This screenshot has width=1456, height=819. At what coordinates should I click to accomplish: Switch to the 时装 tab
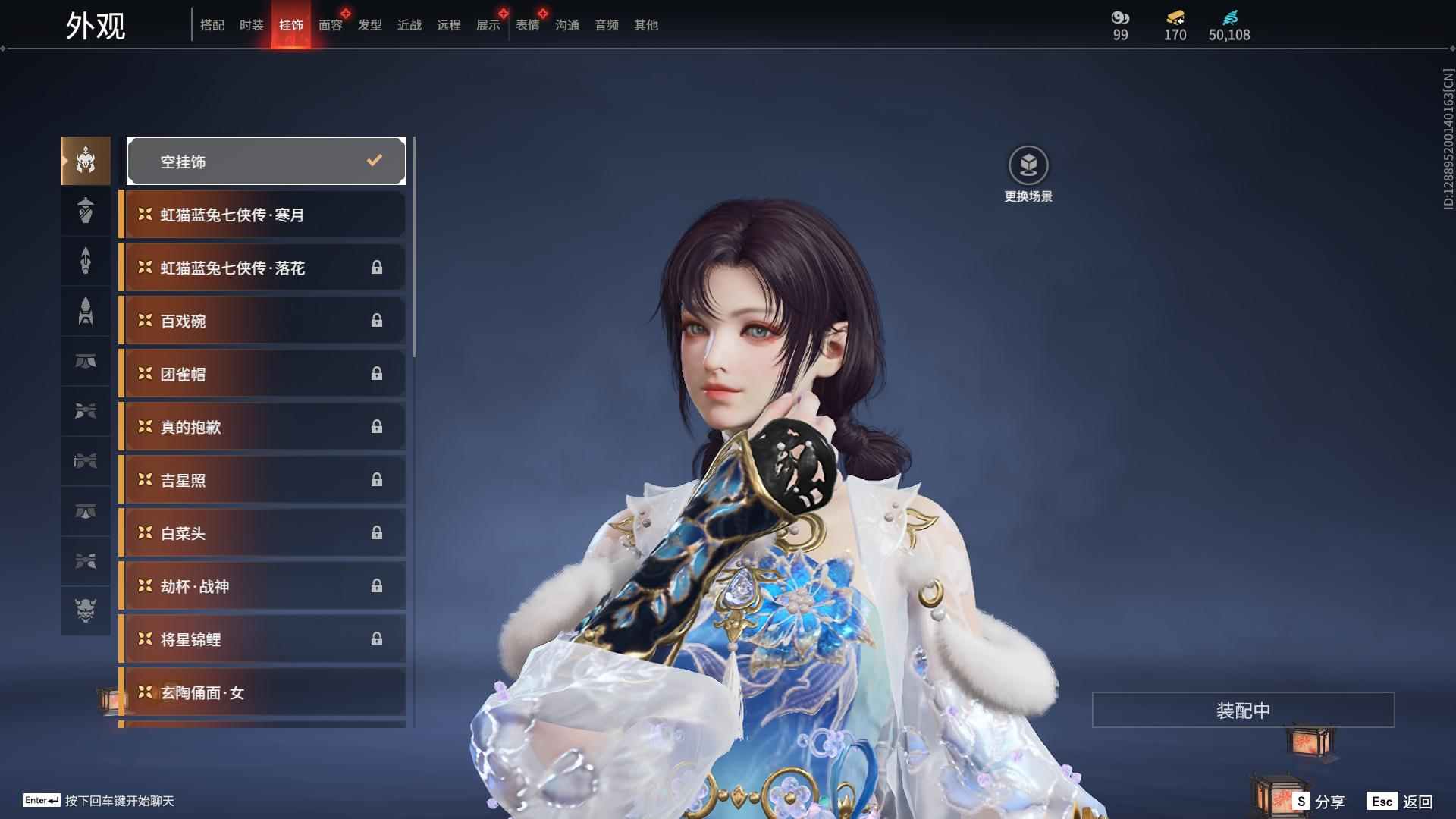tap(251, 25)
